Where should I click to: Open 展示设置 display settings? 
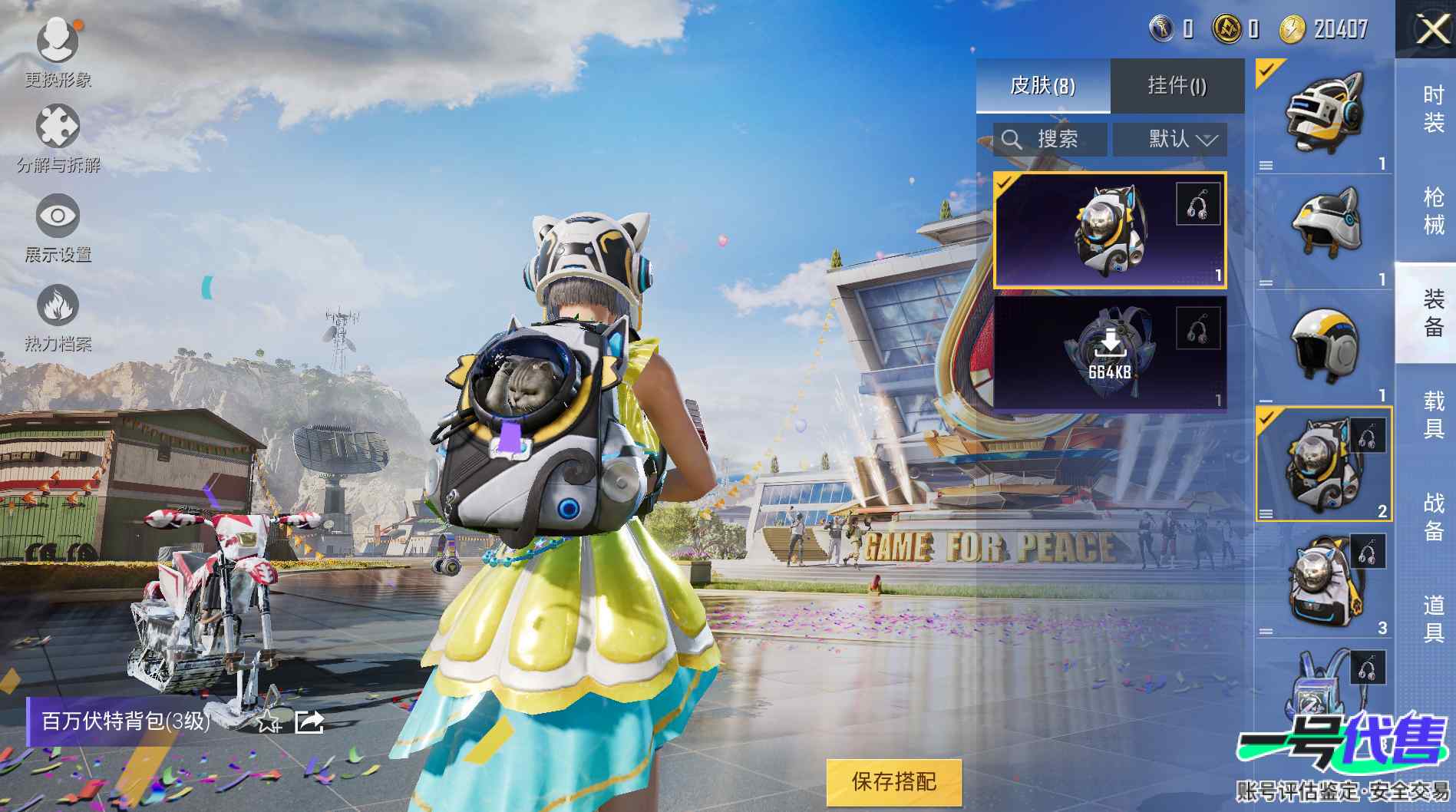[x=58, y=217]
